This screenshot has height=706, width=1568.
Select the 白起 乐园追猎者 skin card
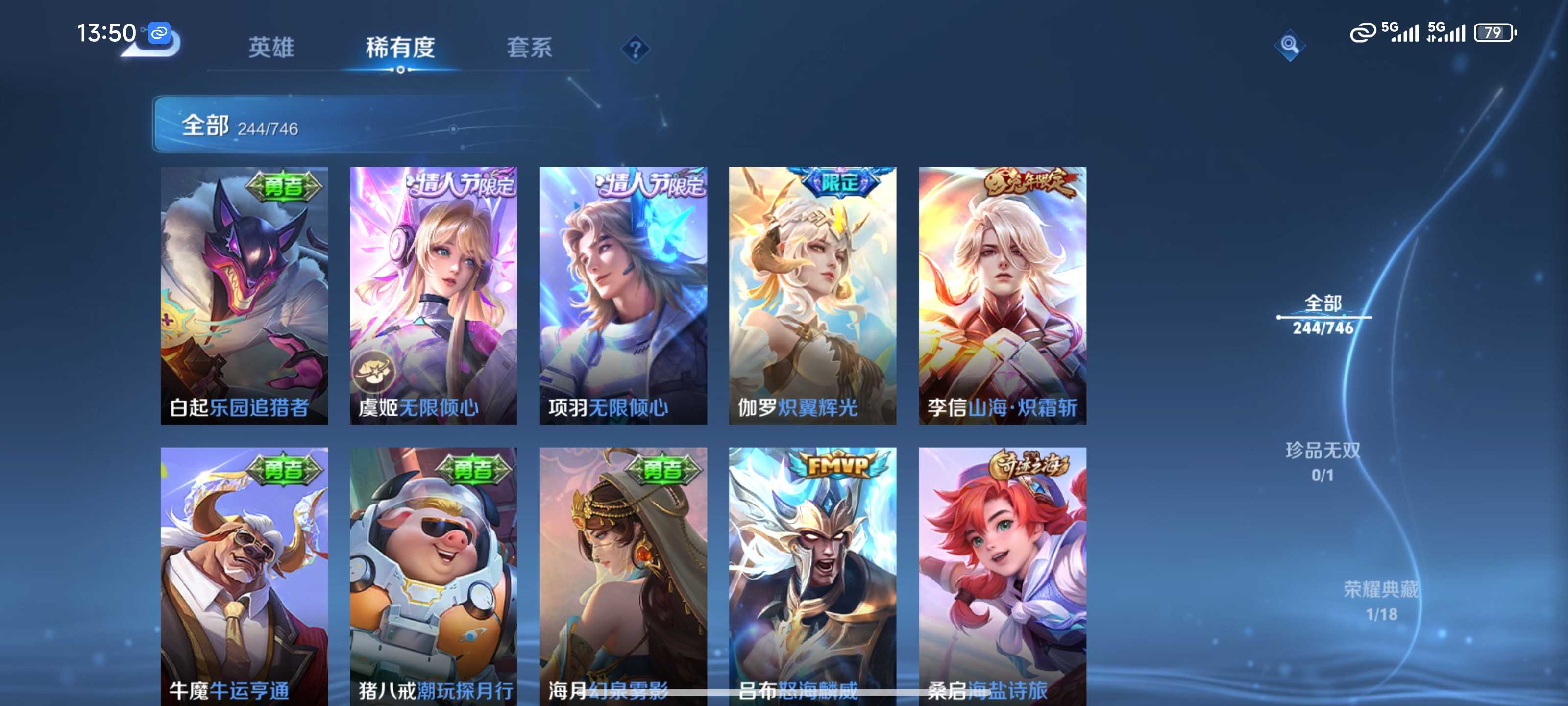tap(244, 296)
